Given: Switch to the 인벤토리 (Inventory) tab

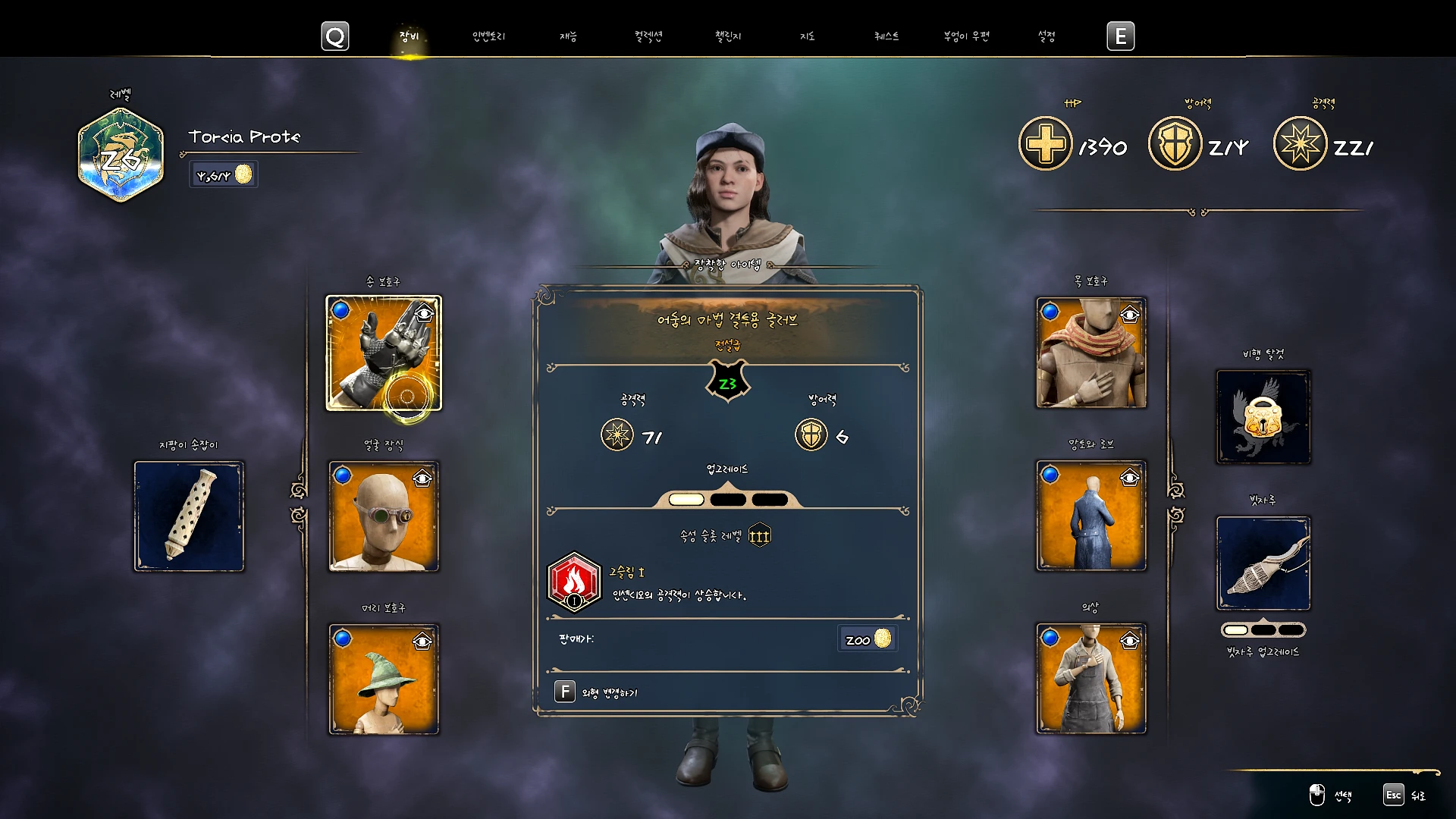Looking at the screenshot, I should pos(488,36).
